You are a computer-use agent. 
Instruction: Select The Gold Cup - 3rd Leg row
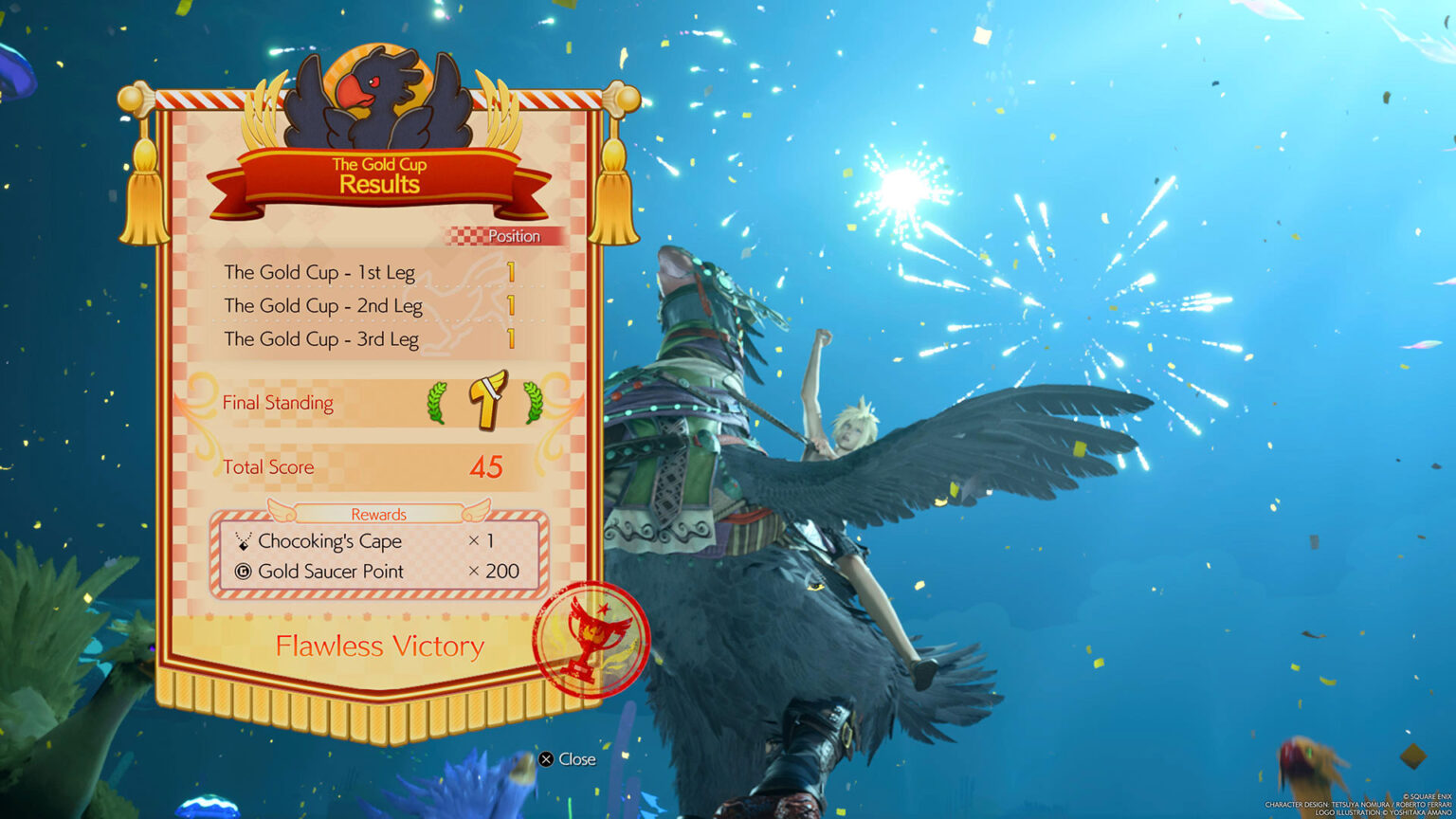[321, 338]
